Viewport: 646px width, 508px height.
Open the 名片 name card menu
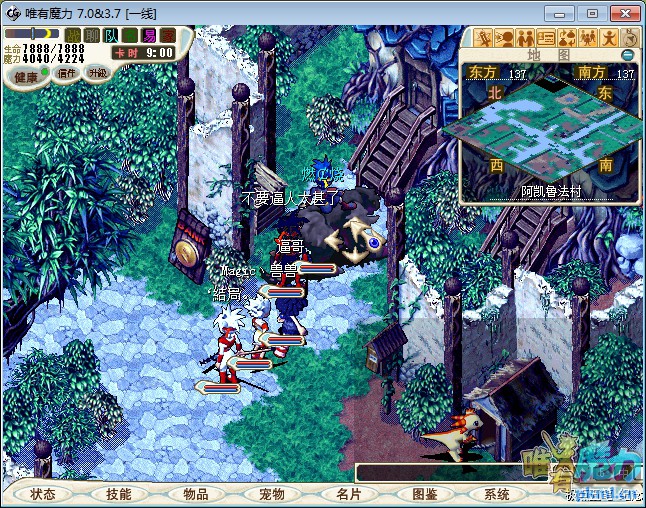[x=347, y=494]
